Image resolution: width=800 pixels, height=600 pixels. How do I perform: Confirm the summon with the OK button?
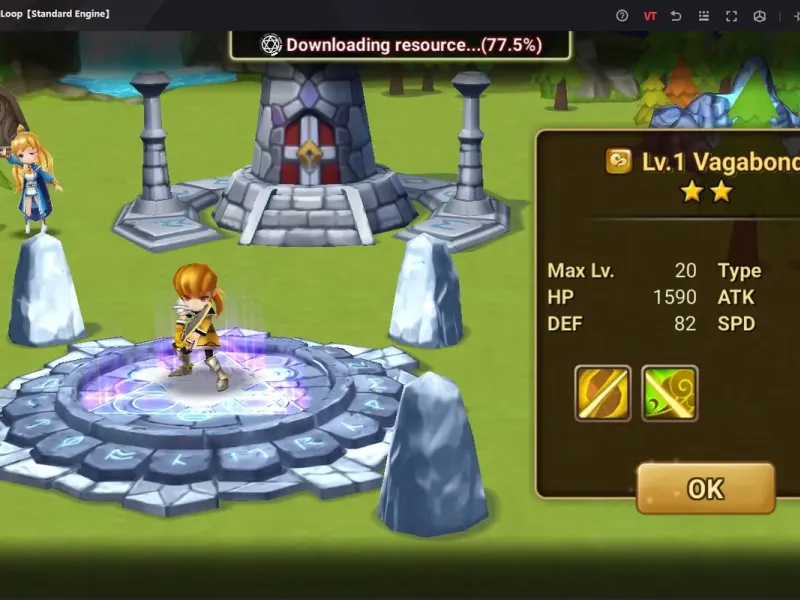click(705, 488)
